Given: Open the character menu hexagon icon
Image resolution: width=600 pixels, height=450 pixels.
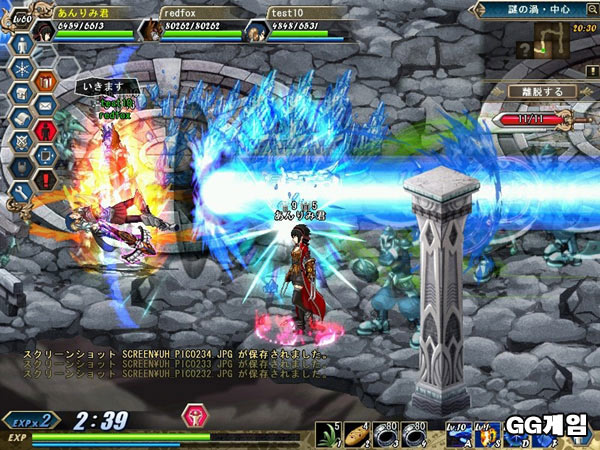Looking at the screenshot, I should tap(22, 46).
